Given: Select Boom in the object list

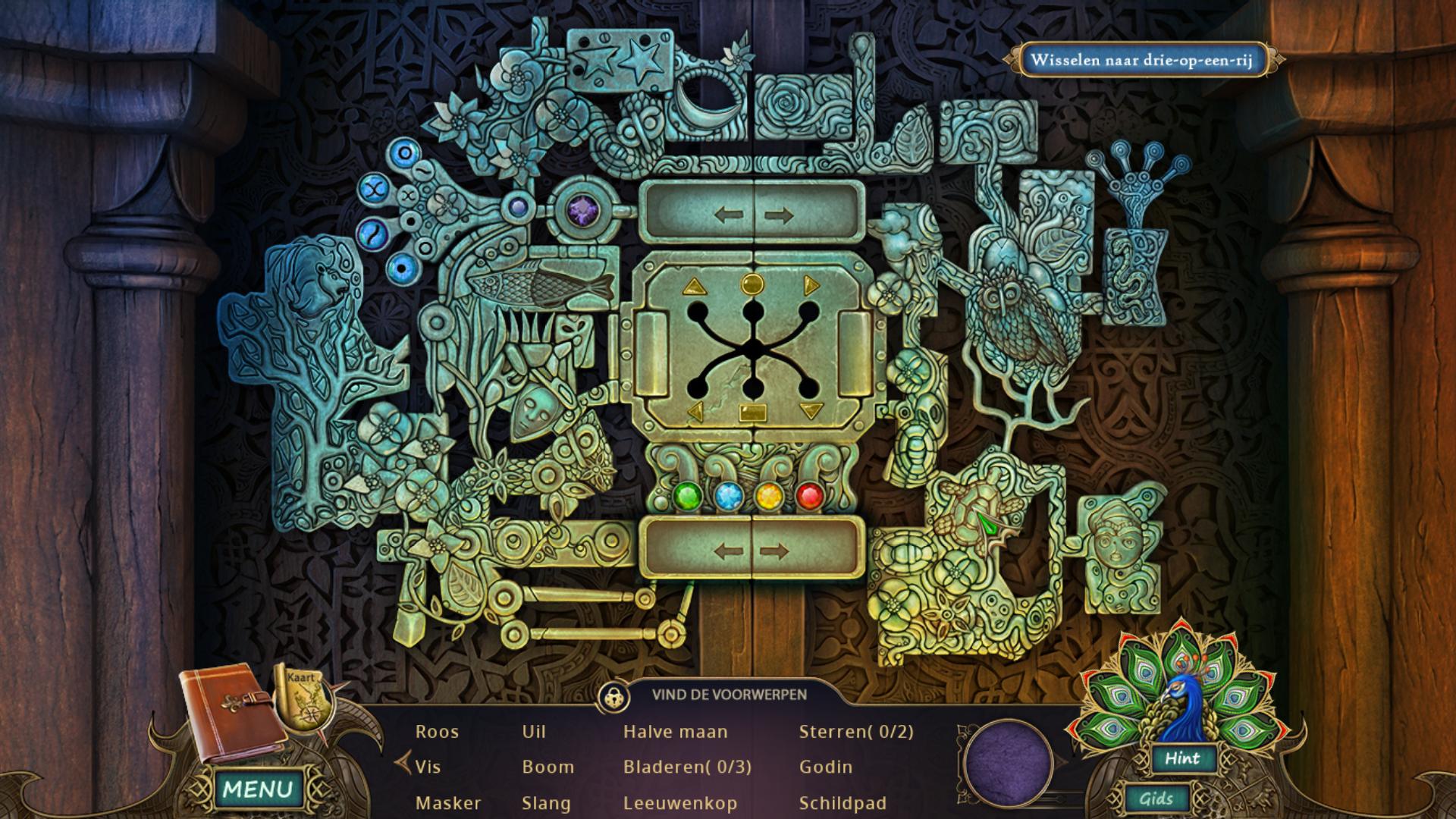Looking at the screenshot, I should (548, 767).
